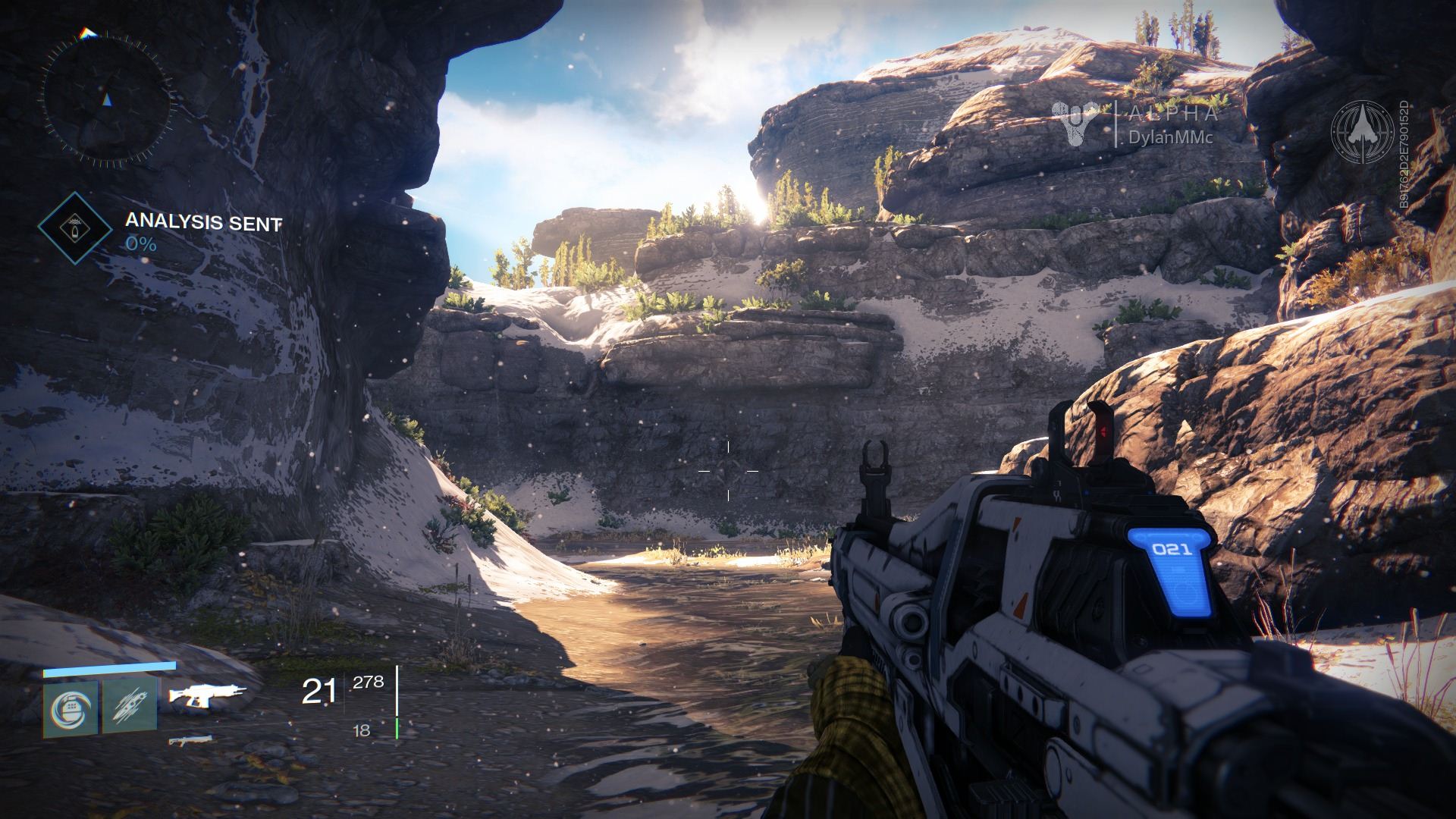Click the circular radar in the corner
Screen dimensions: 1456x819
point(107,97)
